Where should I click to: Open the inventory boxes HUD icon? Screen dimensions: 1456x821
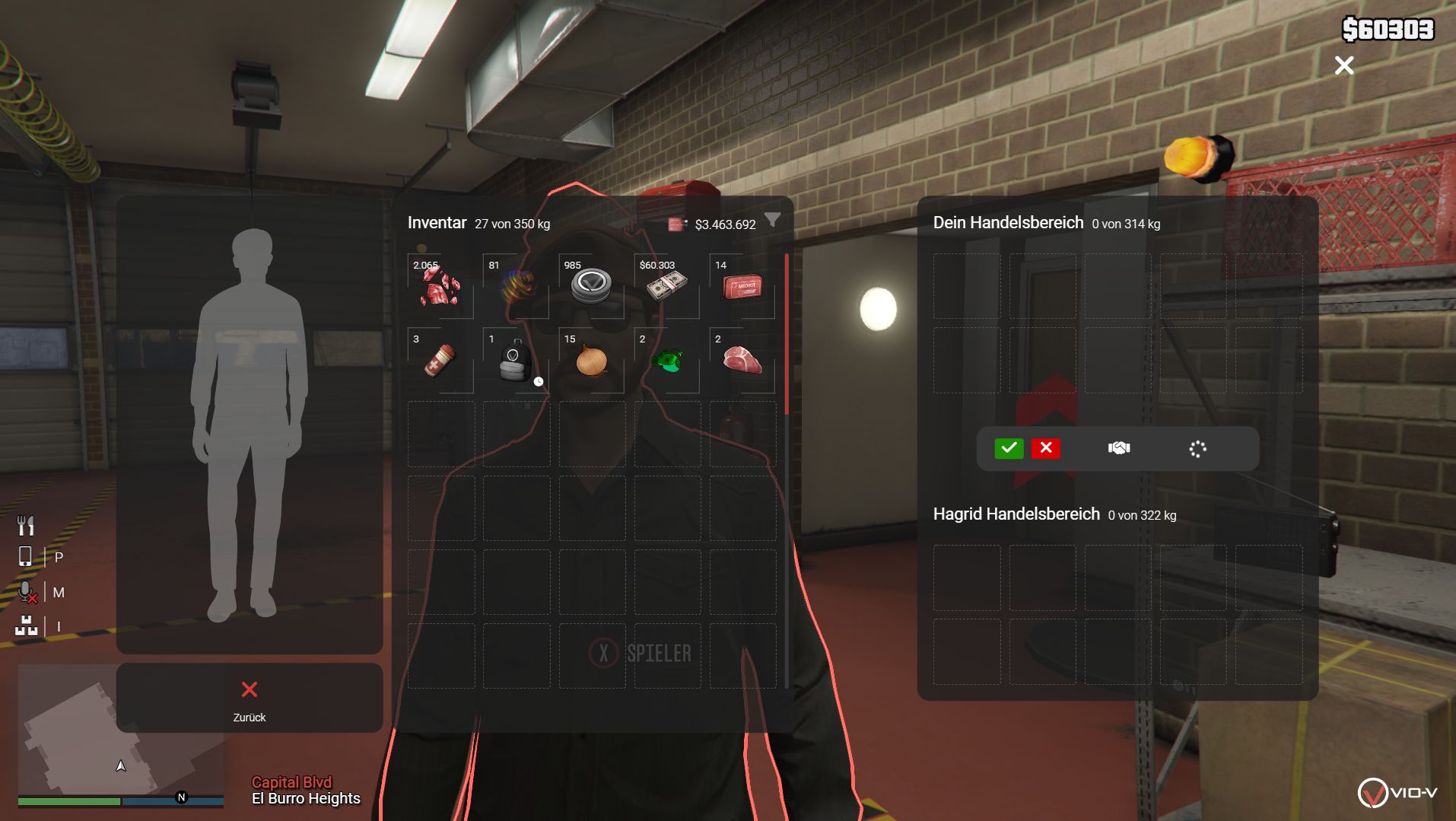(27, 625)
